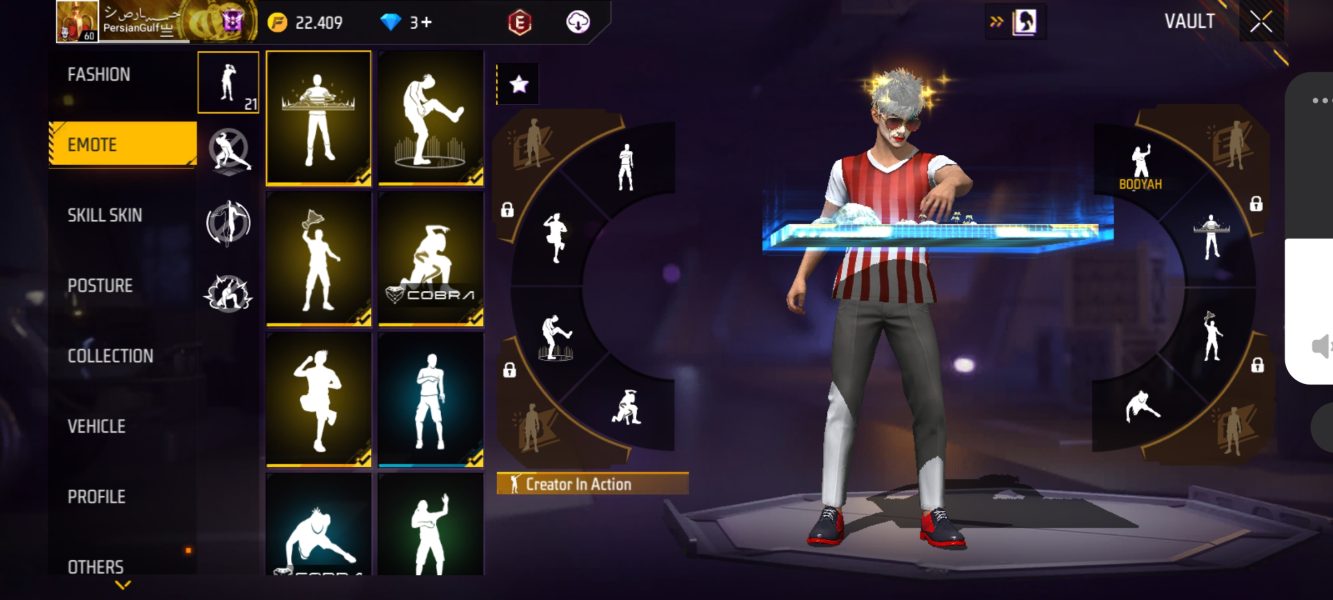Pick the high-kick emote thumbnail
The image size is (1333, 600).
430,118
